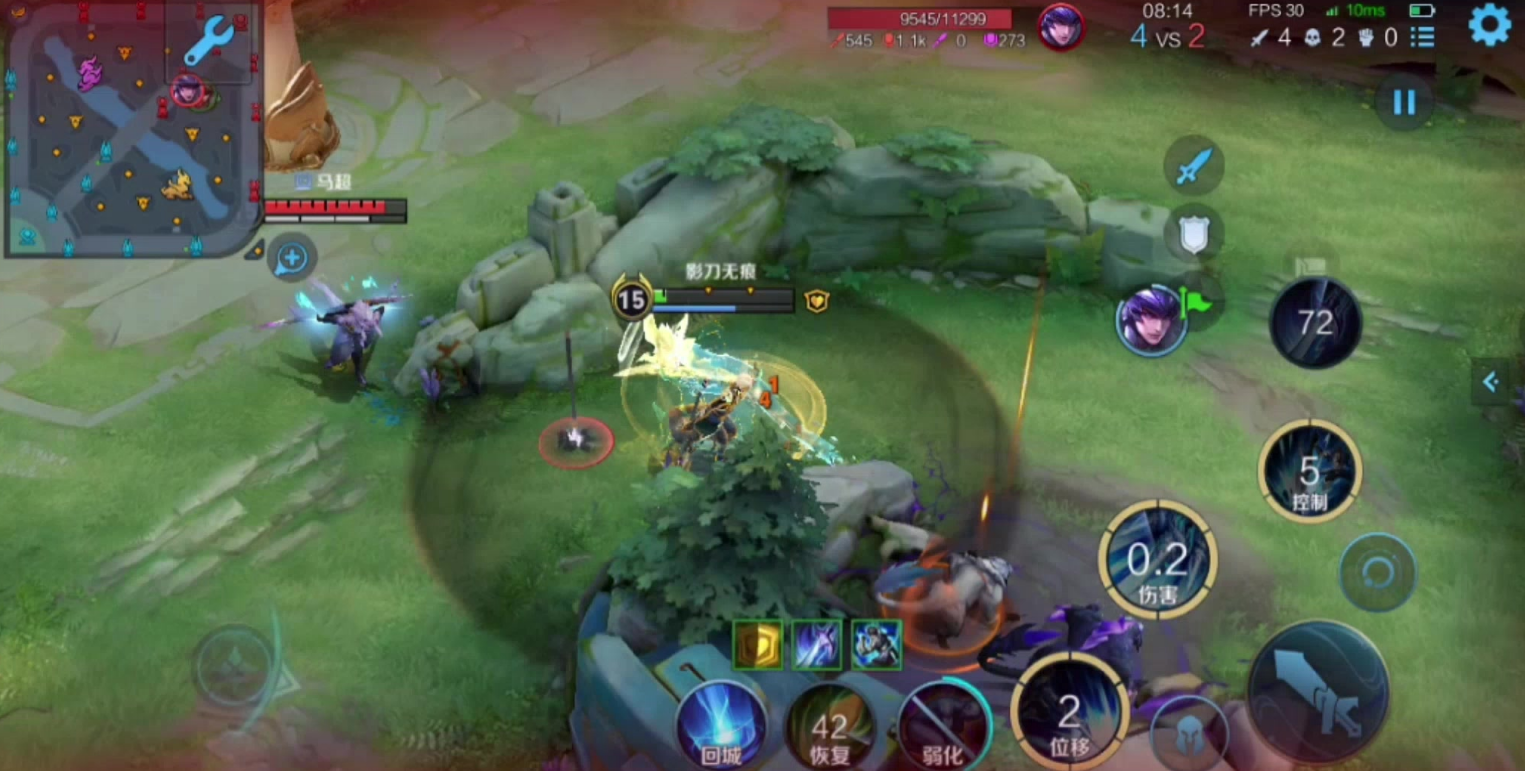Cast the 弱化 weaken summoner spell

[942, 725]
